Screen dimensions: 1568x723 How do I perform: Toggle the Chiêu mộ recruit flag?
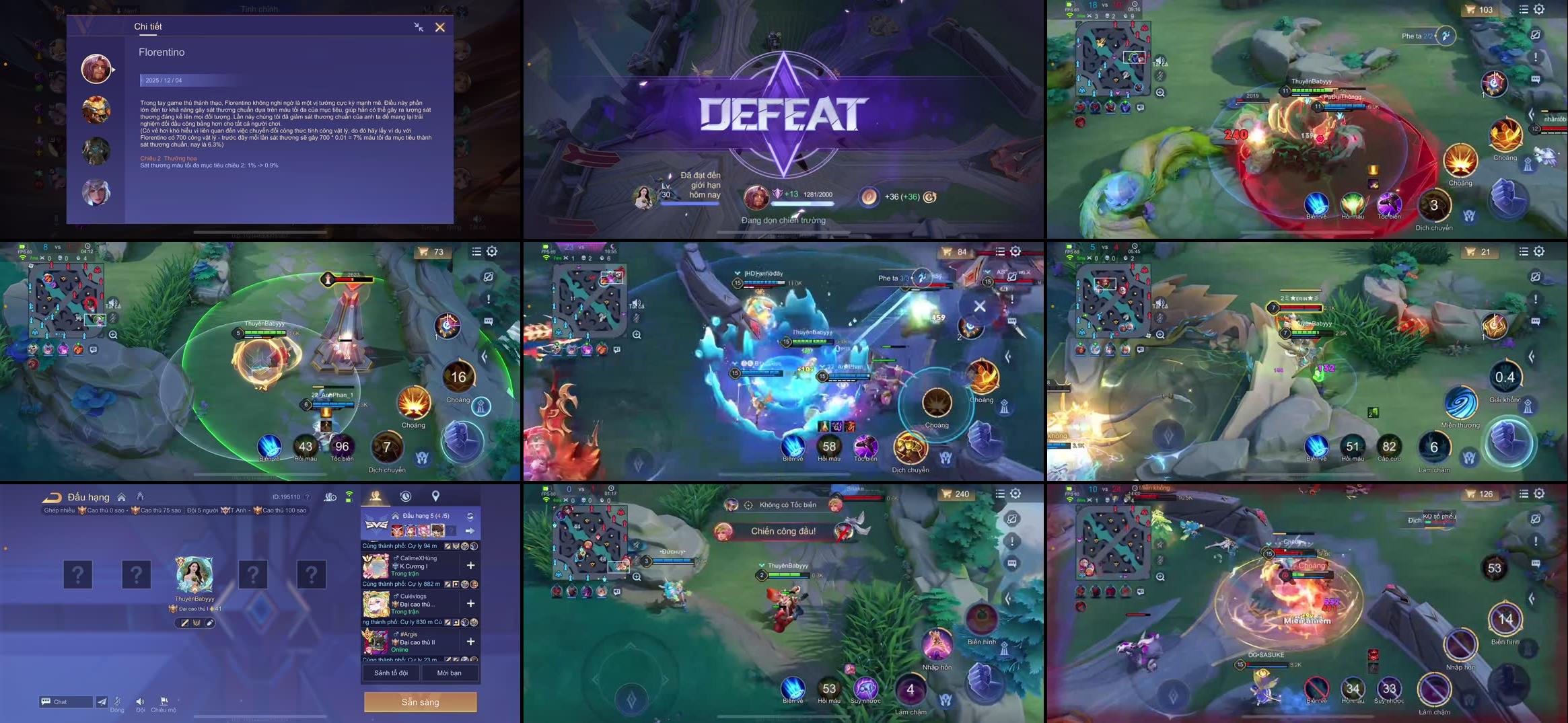(x=164, y=701)
